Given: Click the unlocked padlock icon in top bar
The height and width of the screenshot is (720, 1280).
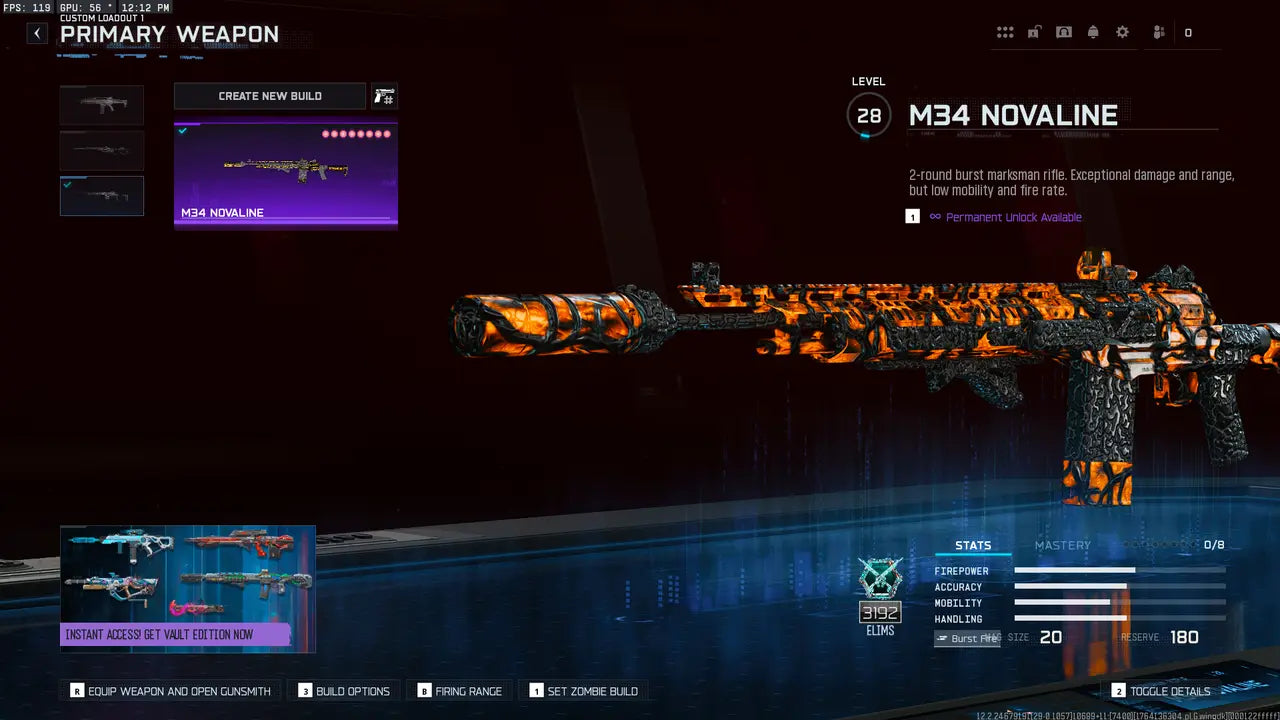Looking at the screenshot, I should click(x=1034, y=31).
